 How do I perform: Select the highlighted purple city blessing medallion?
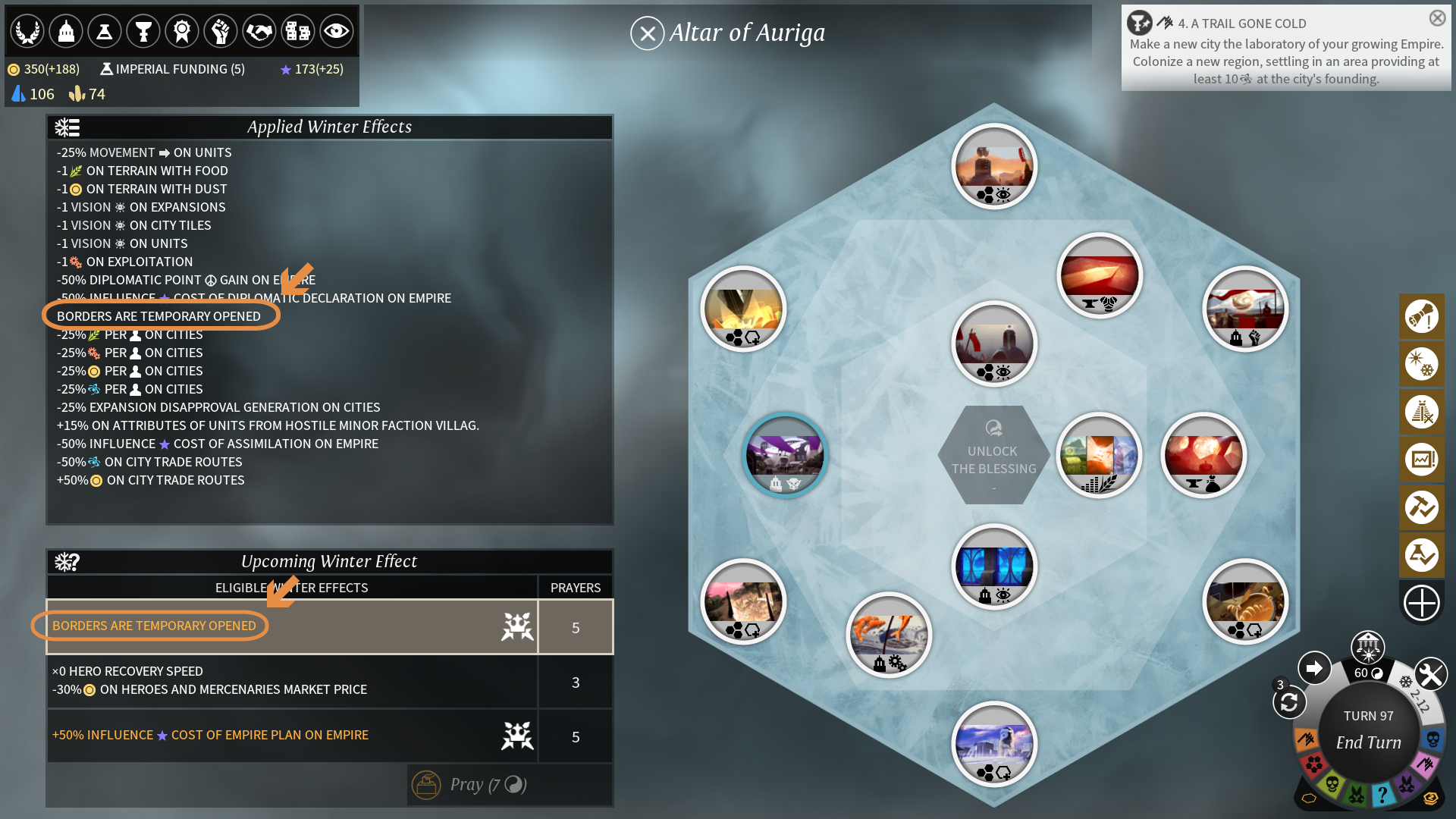(785, 456)
